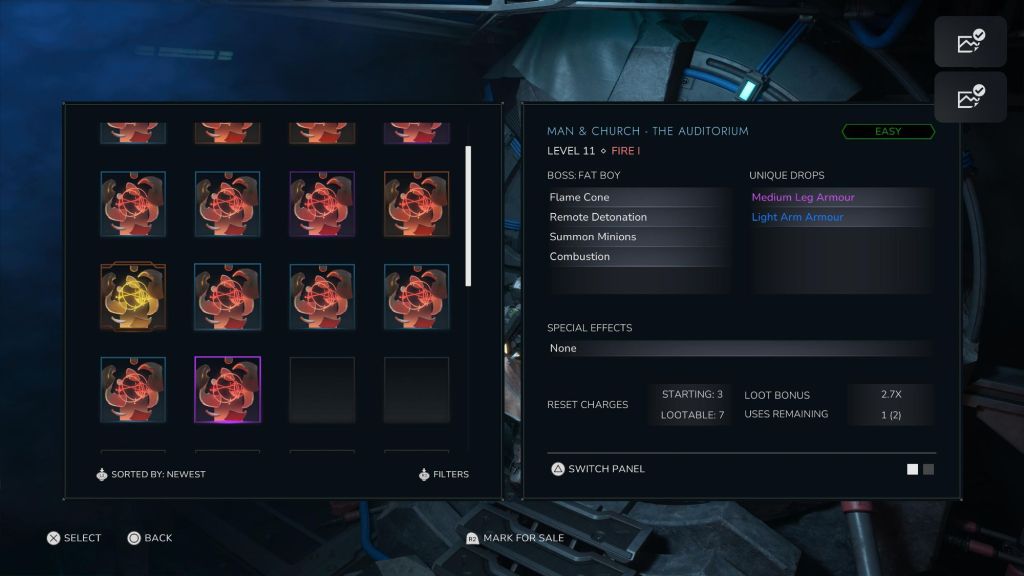Viewport: 1024px width, 576px height.
Task: Select the golden yellow item in the grid
Action: pos(133,297)
